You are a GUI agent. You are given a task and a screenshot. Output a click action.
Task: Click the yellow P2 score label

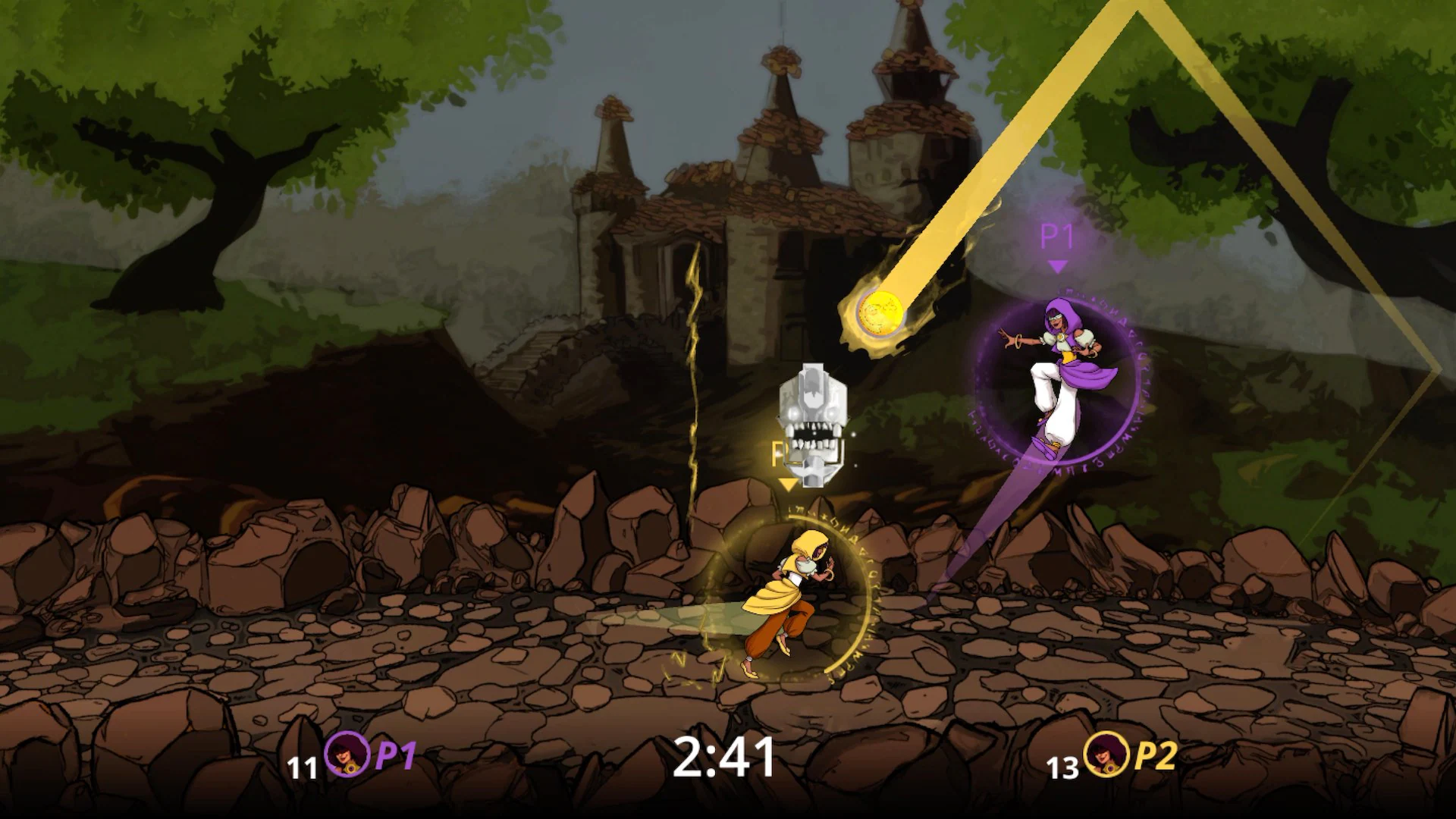(1156, 755)
